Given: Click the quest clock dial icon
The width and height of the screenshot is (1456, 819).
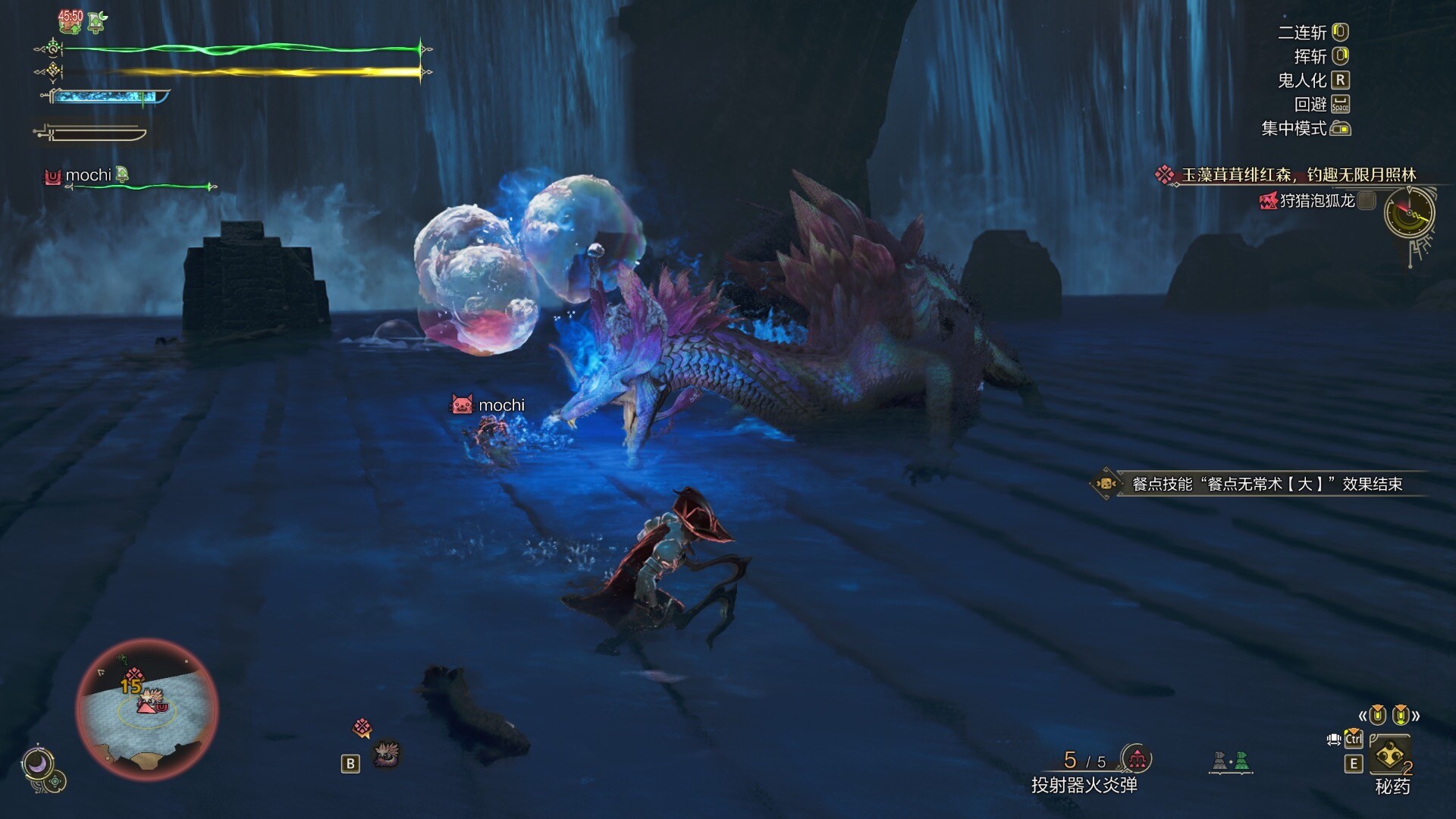Looking at the screenshot, I should click(1409, 213).
